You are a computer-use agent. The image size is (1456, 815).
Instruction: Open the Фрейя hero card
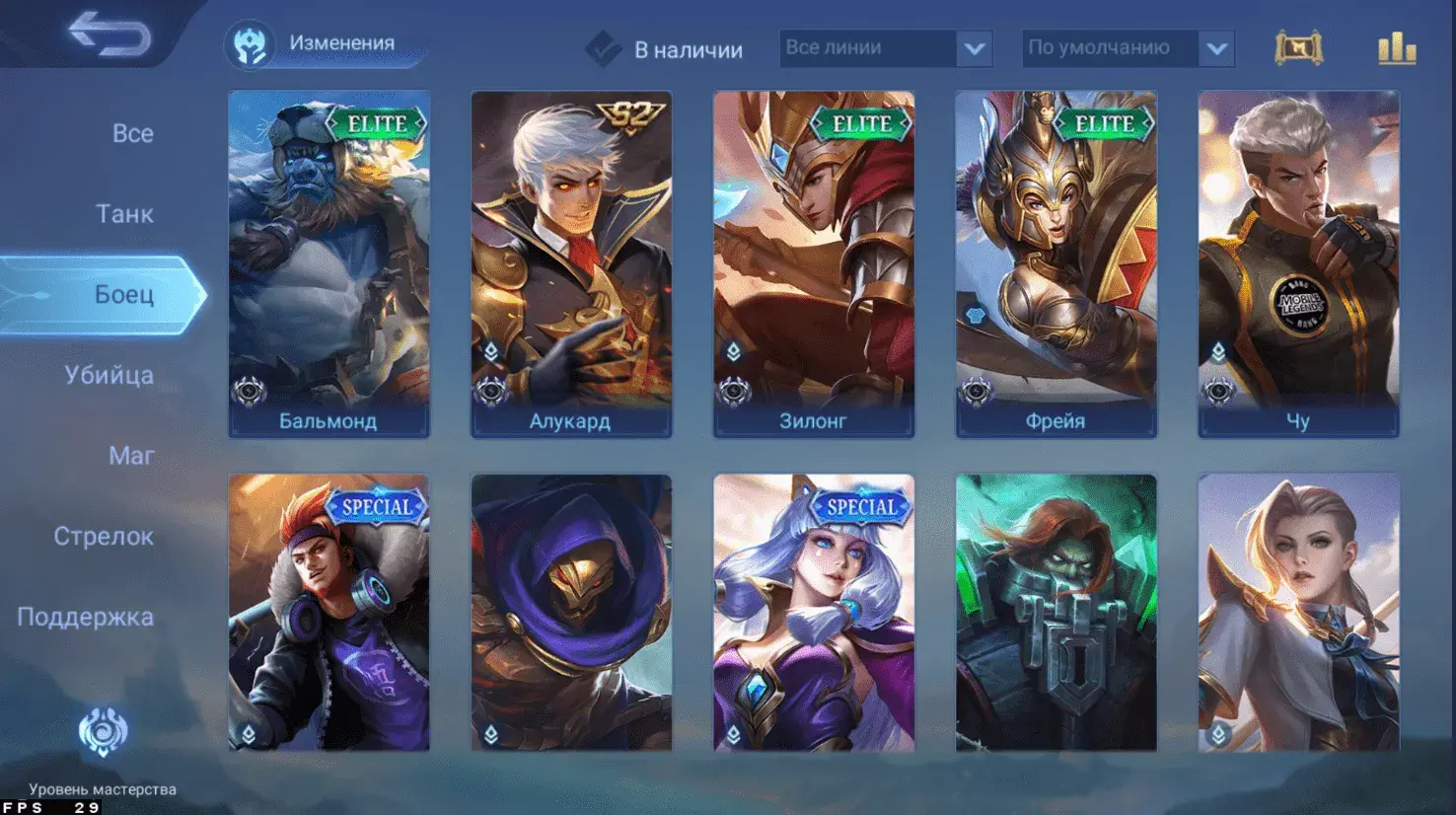pyautogui.click(x=1056, y=263)
